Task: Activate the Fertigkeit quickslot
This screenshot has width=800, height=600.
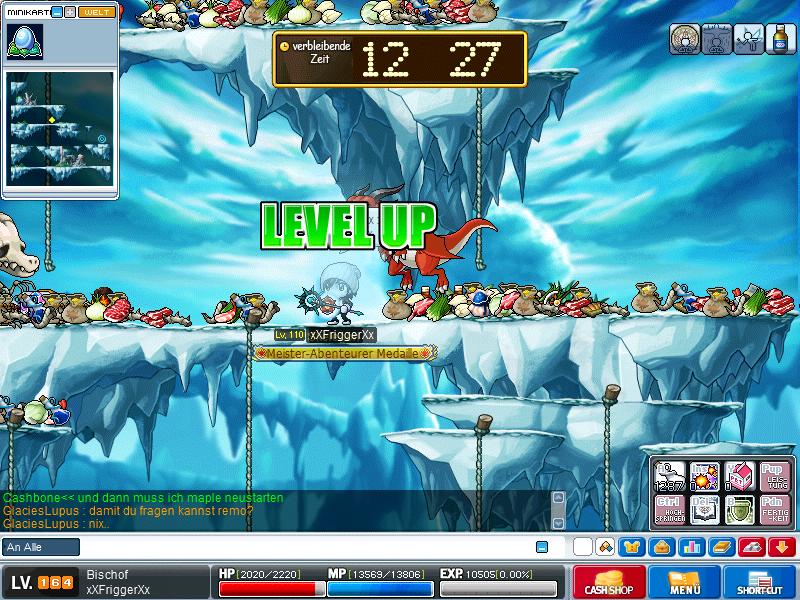Action: (x=772, y=508)
